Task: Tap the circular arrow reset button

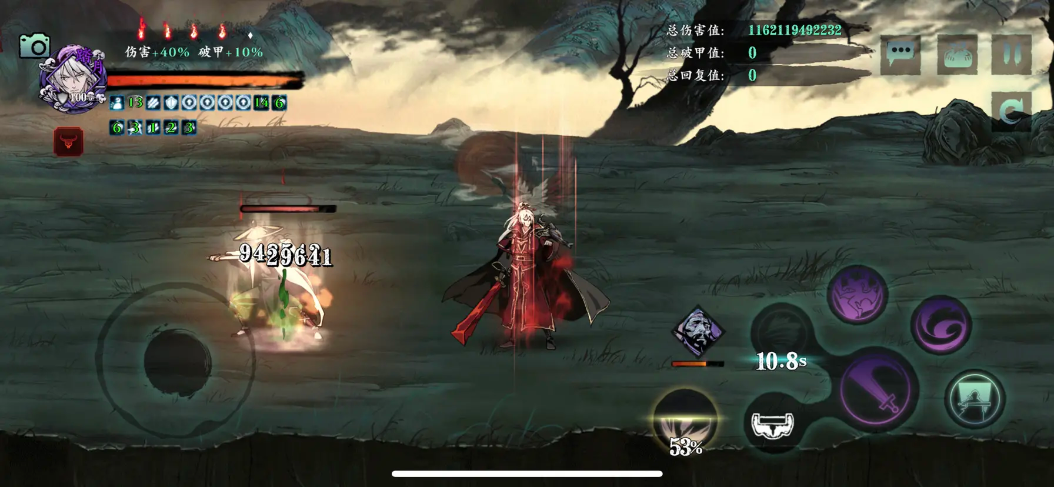Action: pos(1011,112)
